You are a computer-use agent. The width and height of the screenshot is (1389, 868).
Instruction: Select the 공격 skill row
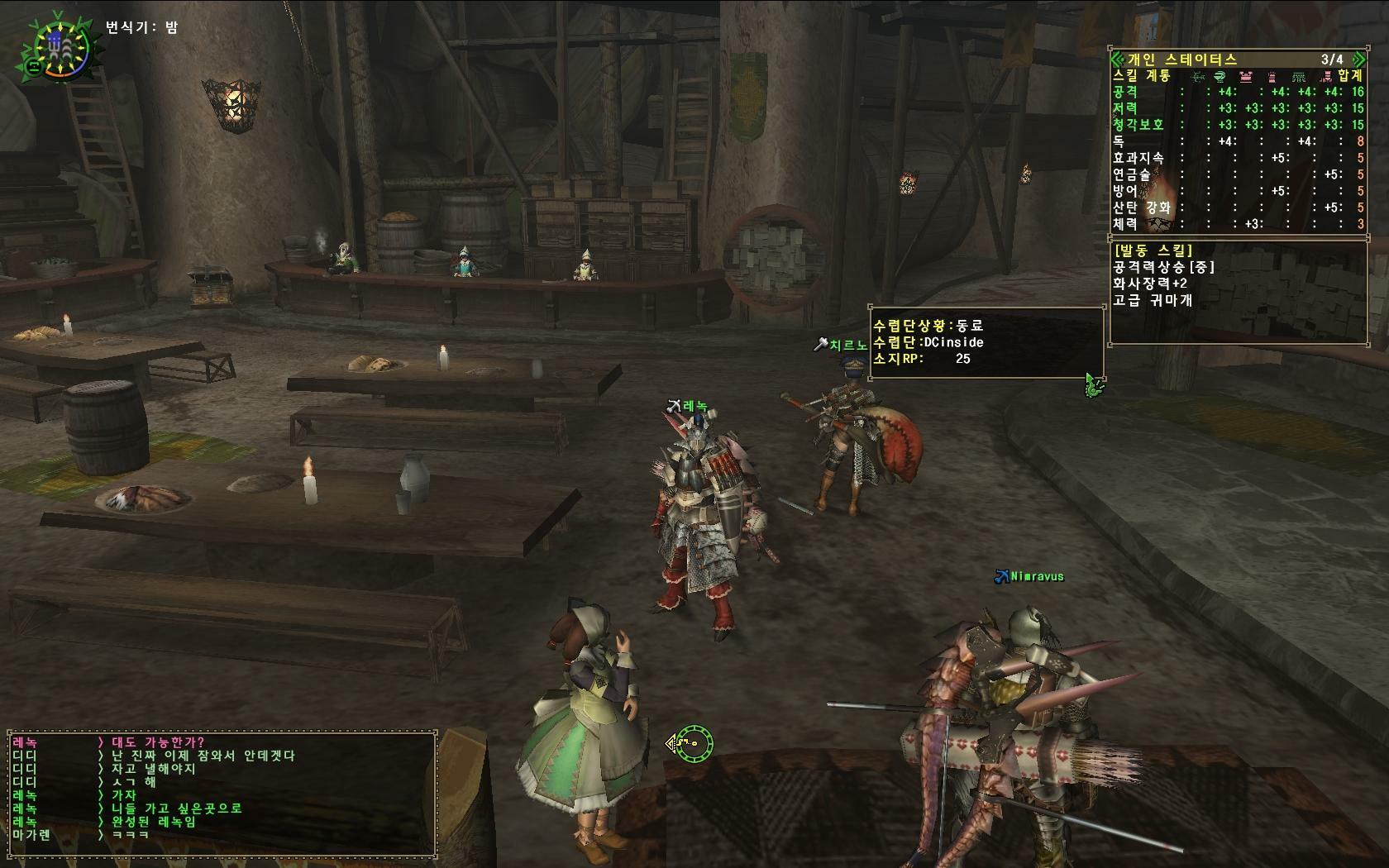pyautogui.click(x=1237, y=92)
